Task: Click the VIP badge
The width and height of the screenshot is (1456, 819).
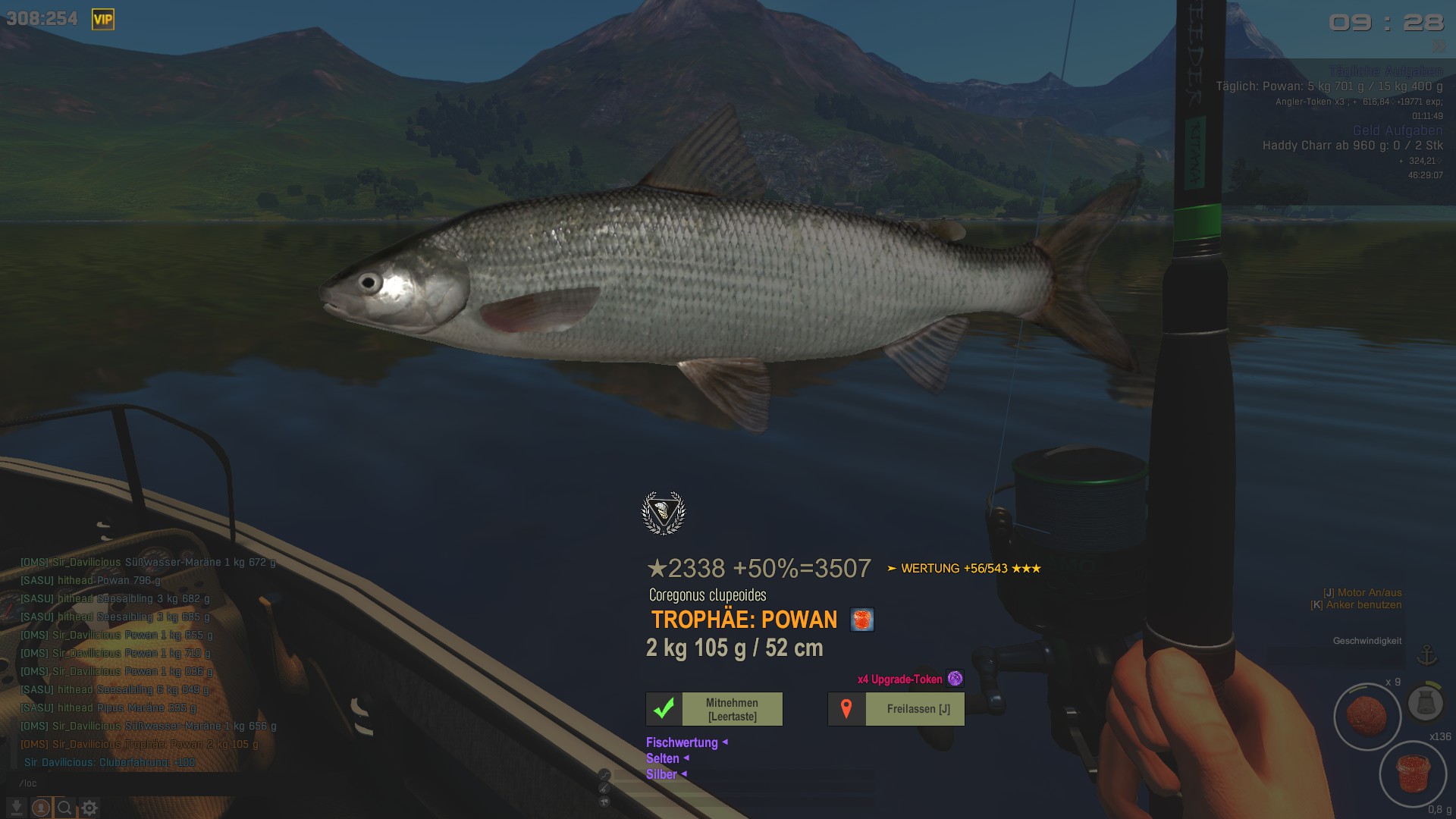Action: (x=103, y=19)
